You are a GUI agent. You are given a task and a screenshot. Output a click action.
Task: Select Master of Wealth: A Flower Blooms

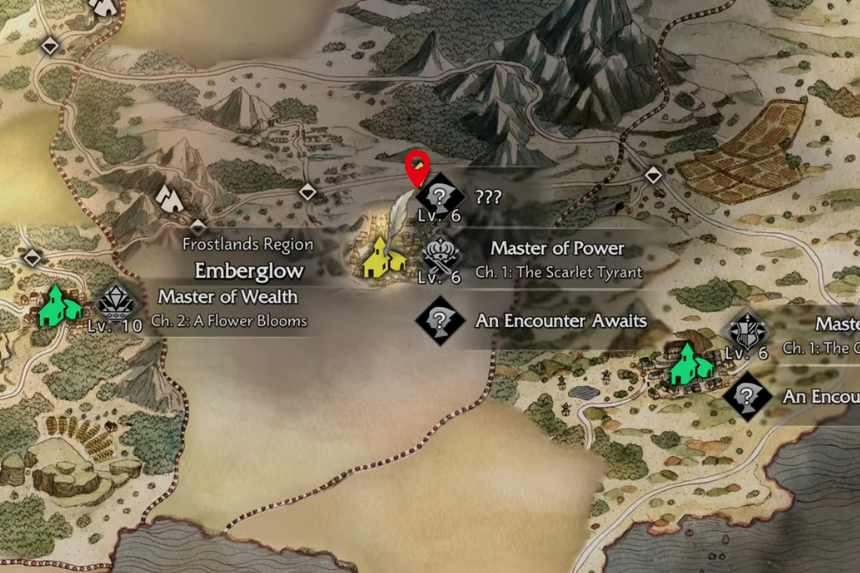click(x=227, y=306)
